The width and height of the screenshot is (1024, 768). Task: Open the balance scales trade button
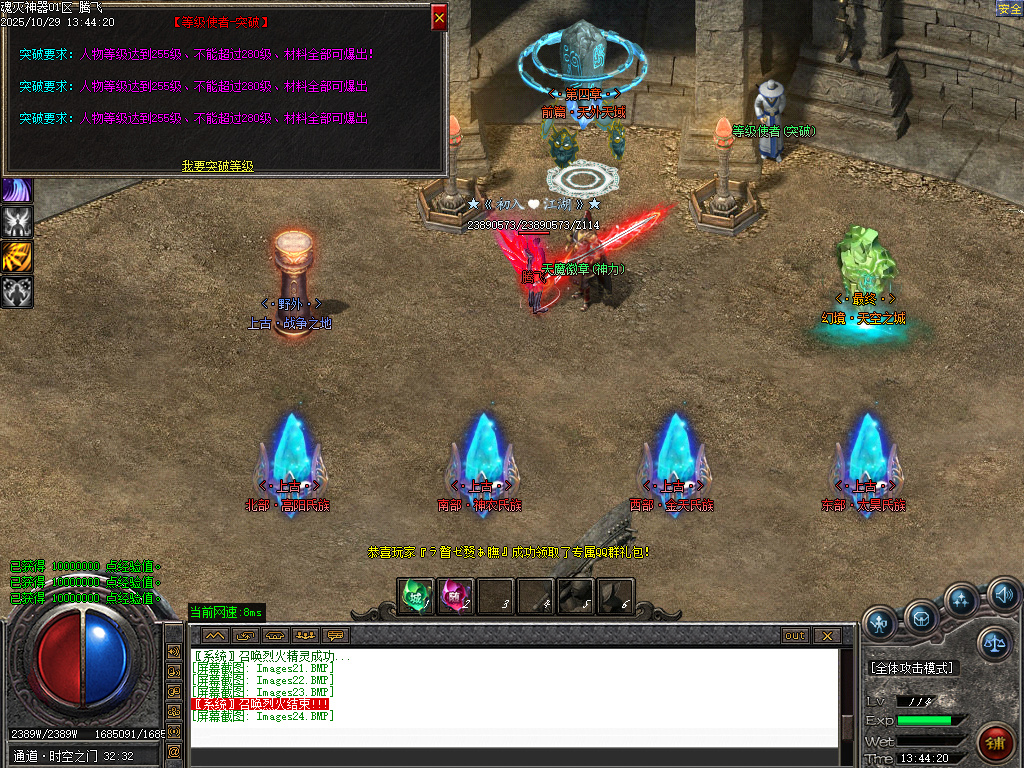coord(995,643)
